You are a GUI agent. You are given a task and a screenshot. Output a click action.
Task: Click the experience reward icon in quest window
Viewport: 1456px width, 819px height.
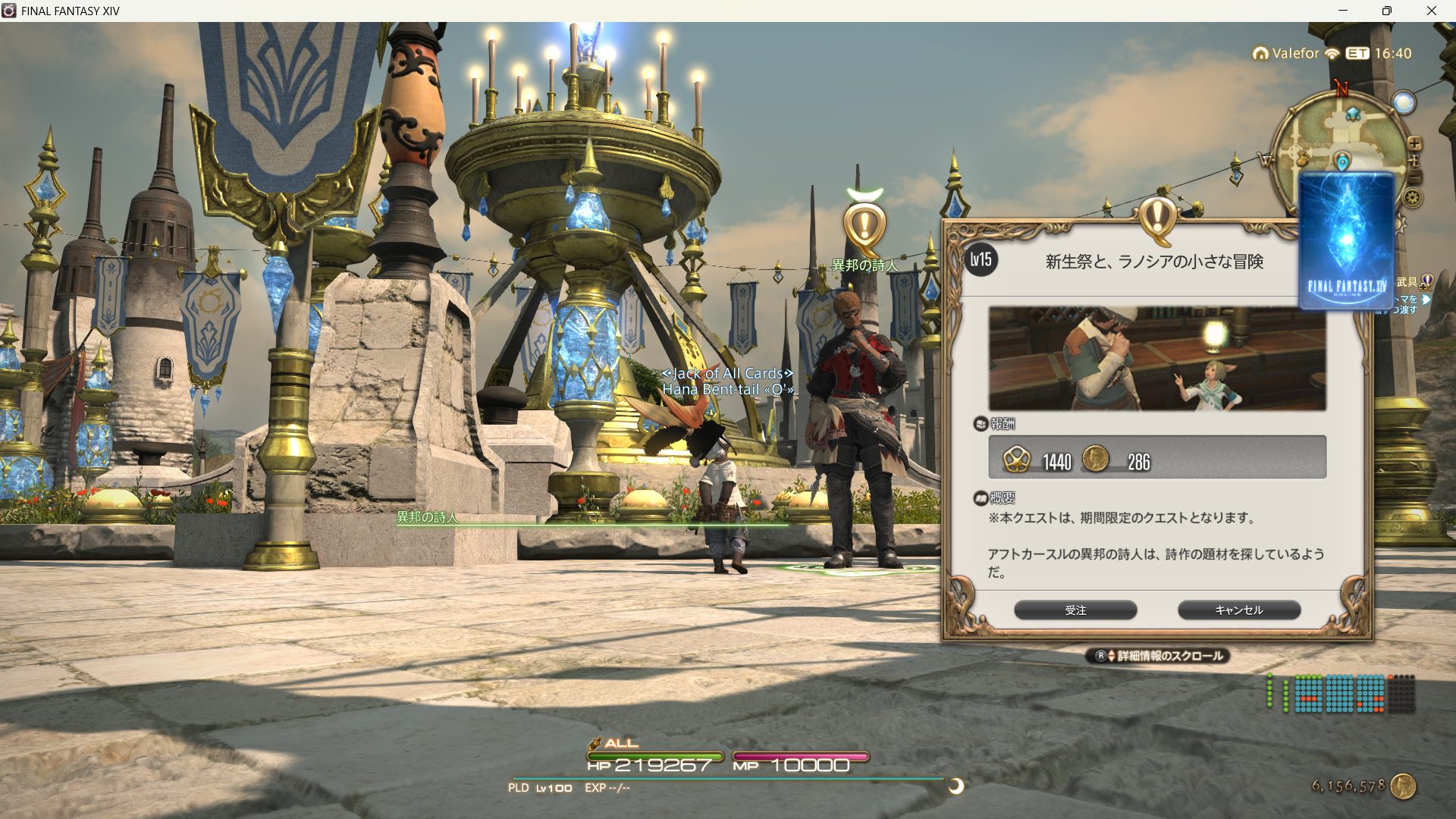tap(1016, 459)
